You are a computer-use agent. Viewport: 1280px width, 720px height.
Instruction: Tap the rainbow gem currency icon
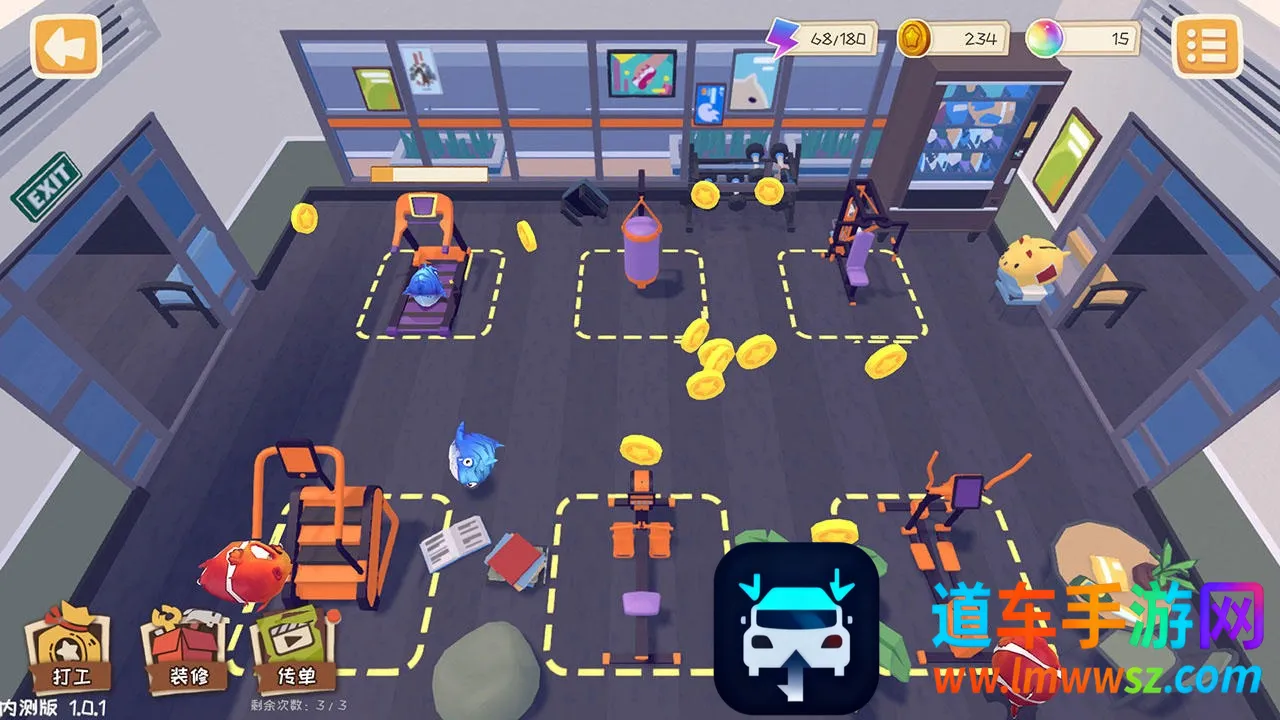[x=1045, y=39]
